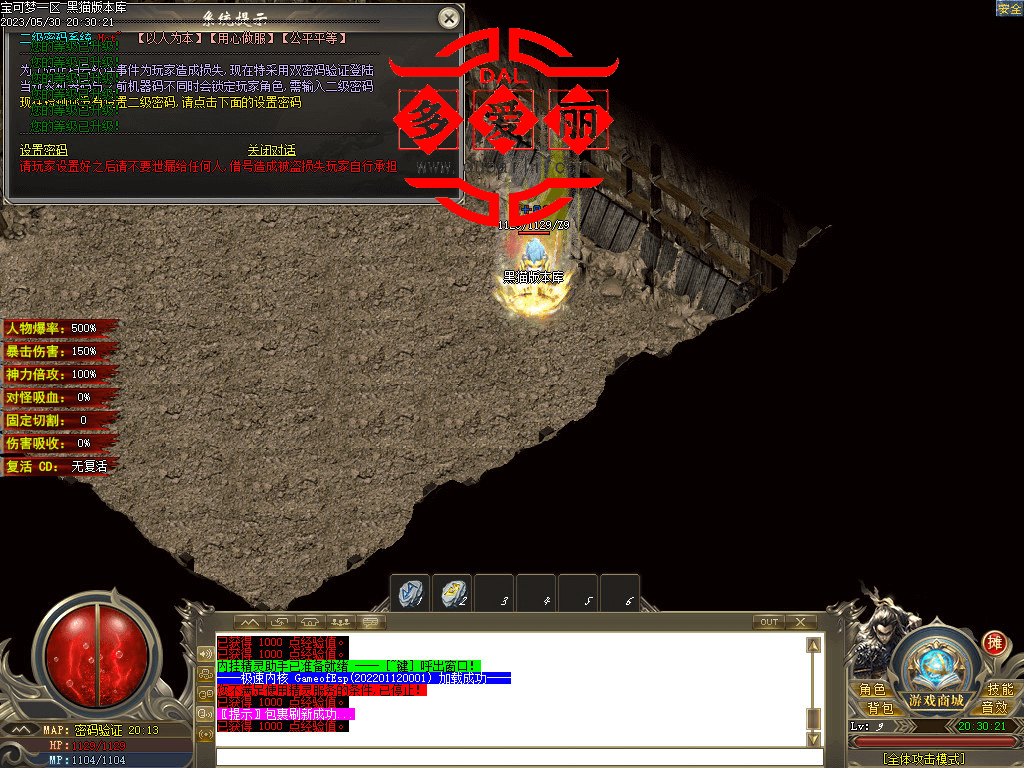This screenshot has height=768, width=1024.
Task: Focus the chat text input field
Action: (510, 756)
